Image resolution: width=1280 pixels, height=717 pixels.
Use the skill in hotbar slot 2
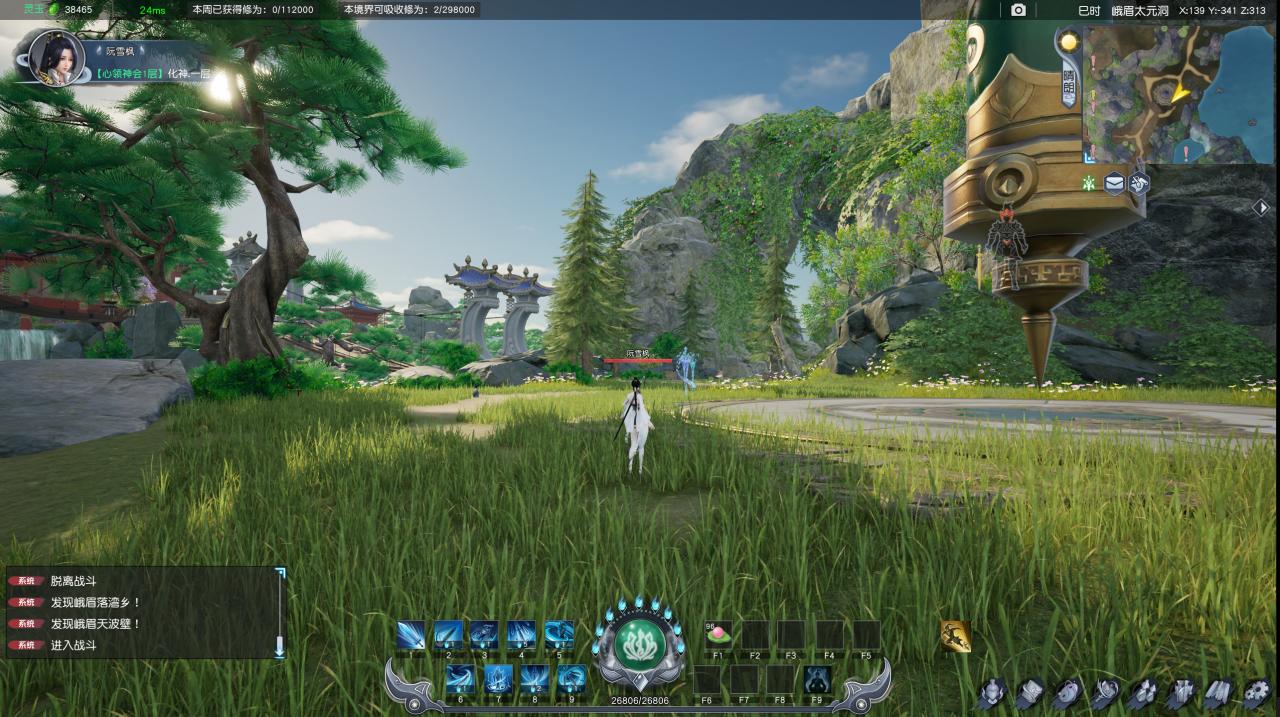pos(448,635)
